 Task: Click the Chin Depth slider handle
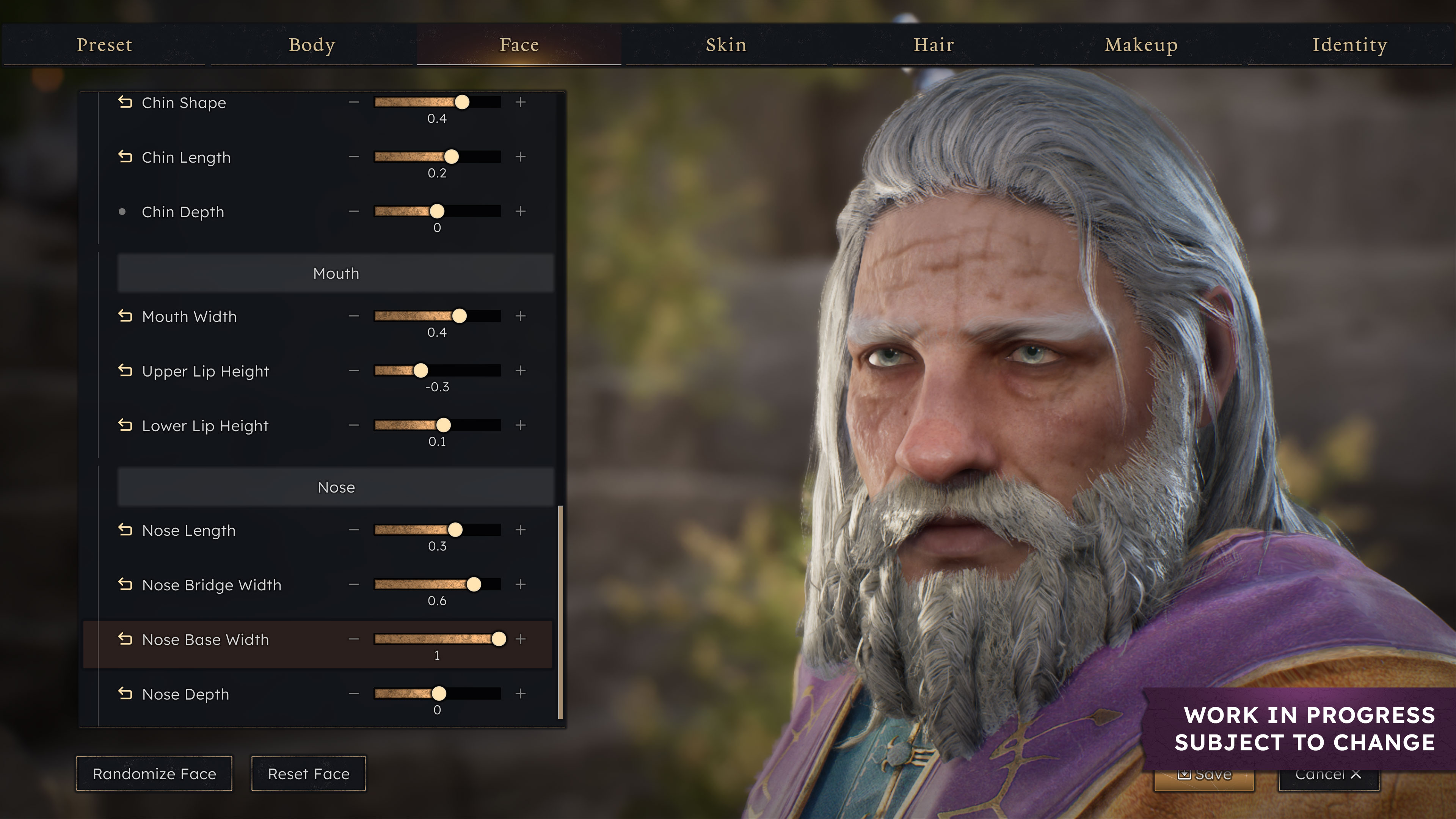click(437, 212)
